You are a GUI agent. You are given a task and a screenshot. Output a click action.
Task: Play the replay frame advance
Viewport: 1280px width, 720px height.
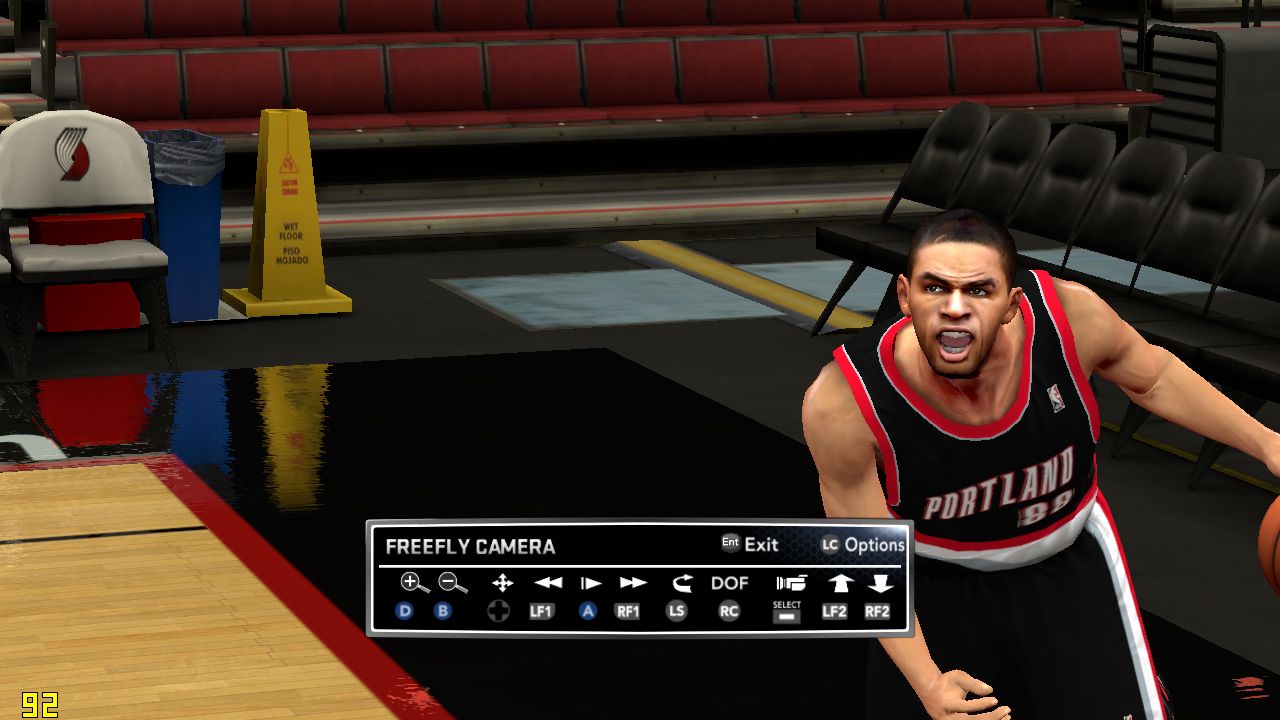[x=590, y=582]
